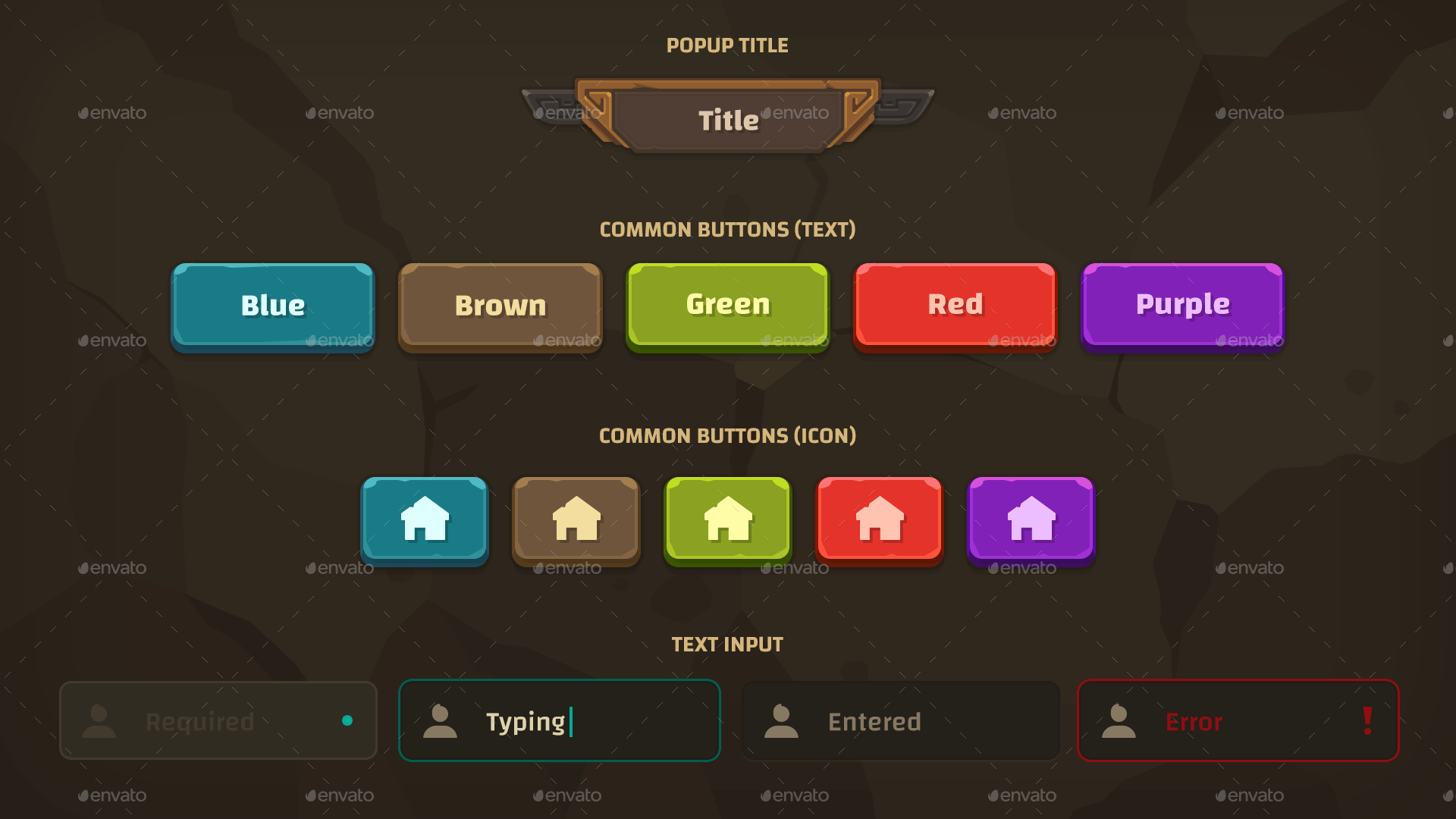Click inside the Typing input field

point(559,720)
